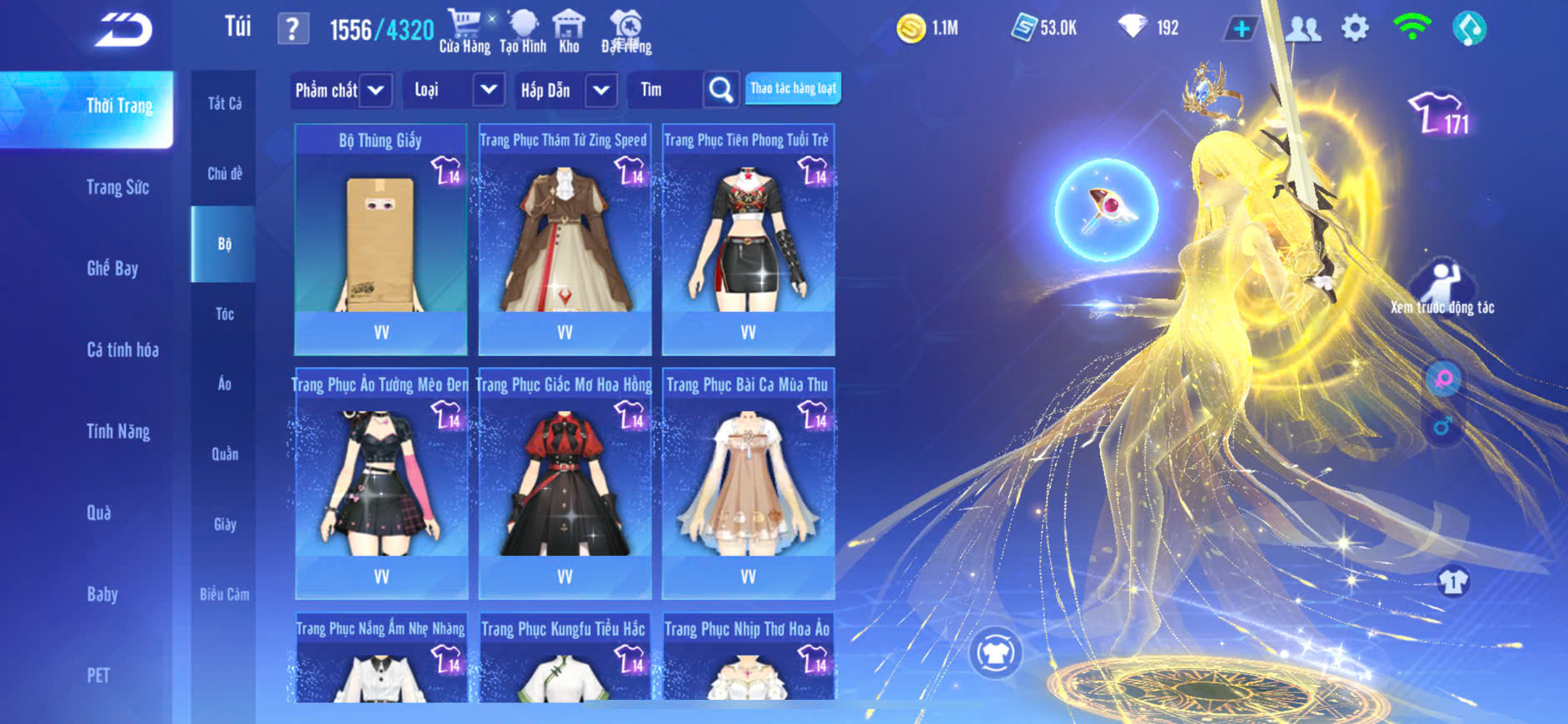
Task: Select the Bộ Thùng Giấy outfit
Action: pyautogui.click(x=381, y=240)
